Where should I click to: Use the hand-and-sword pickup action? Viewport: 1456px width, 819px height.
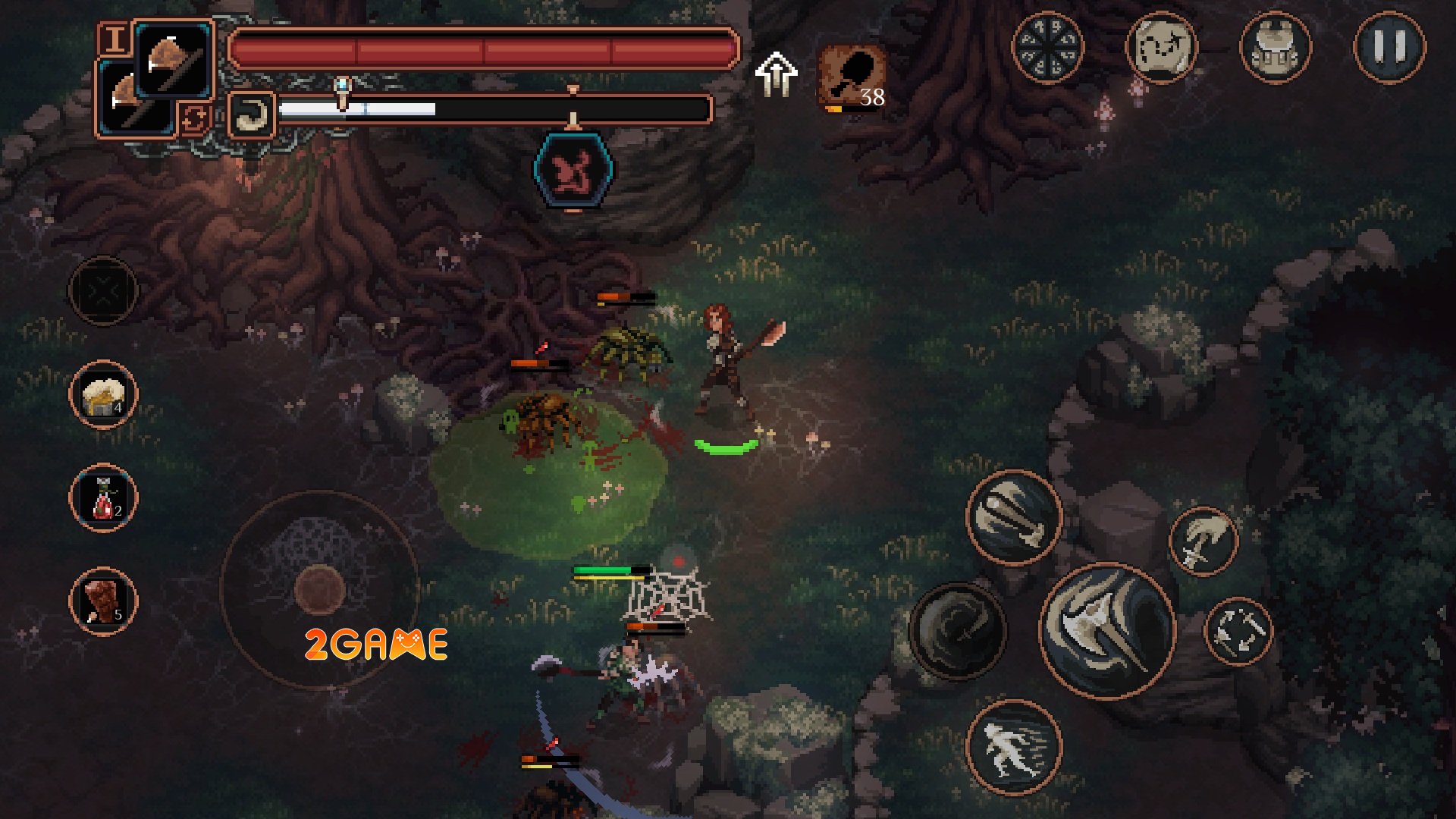[1203, 541]
